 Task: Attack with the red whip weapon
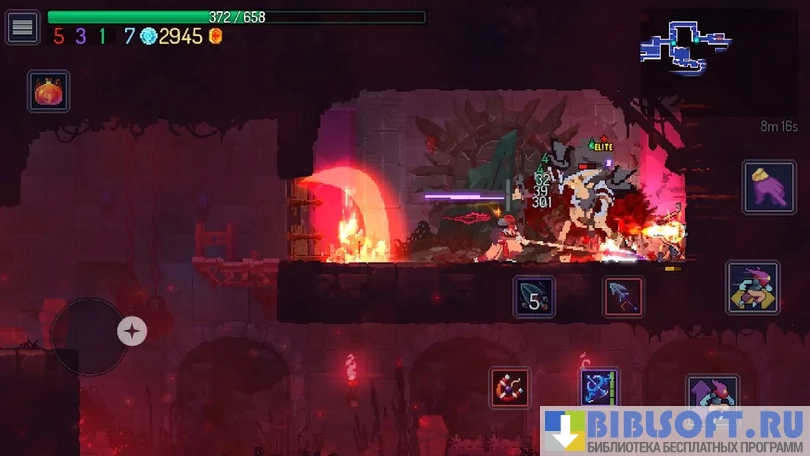coord(510,388)
